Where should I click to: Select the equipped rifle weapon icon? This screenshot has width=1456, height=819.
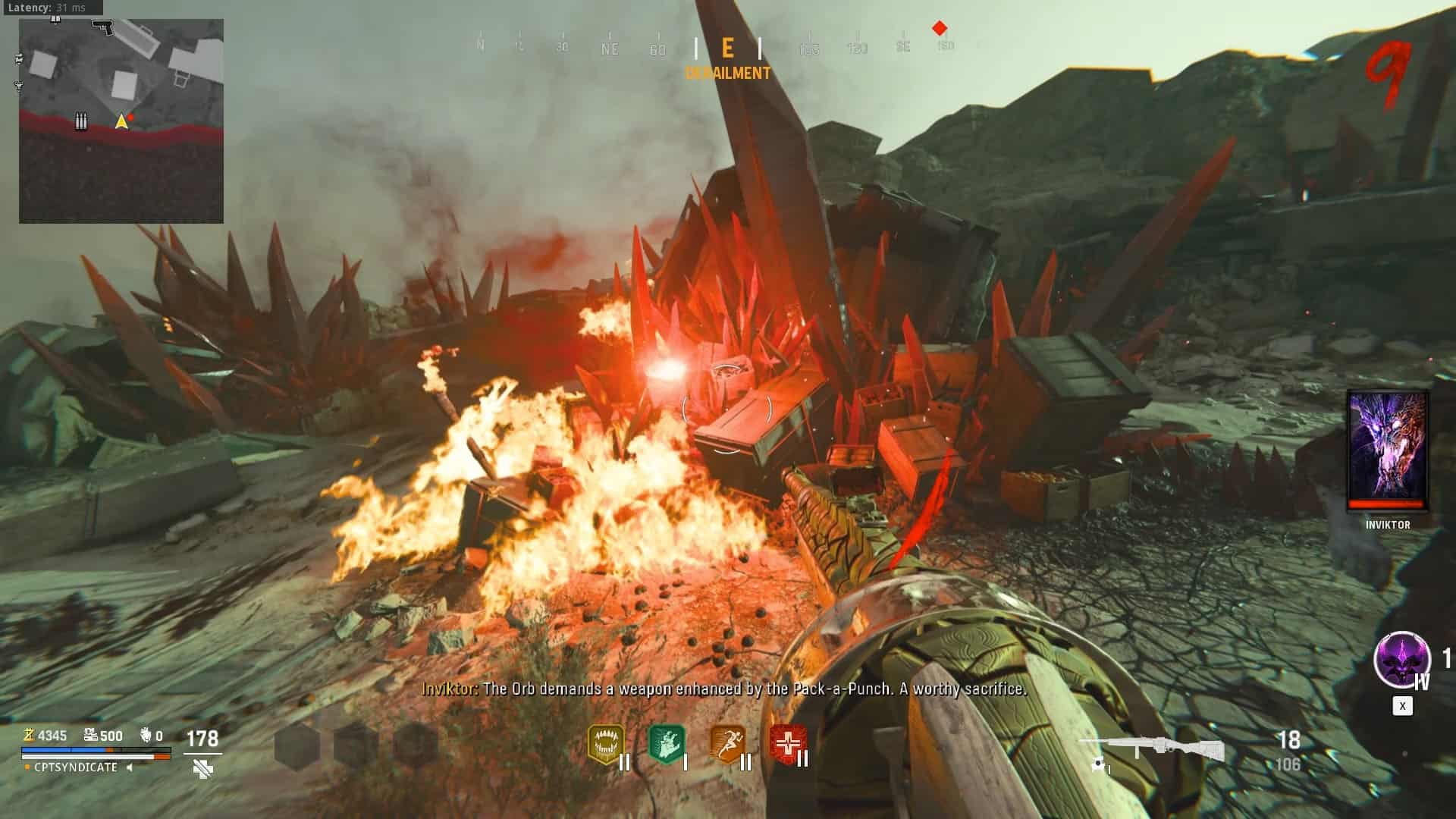point(1151,749)
